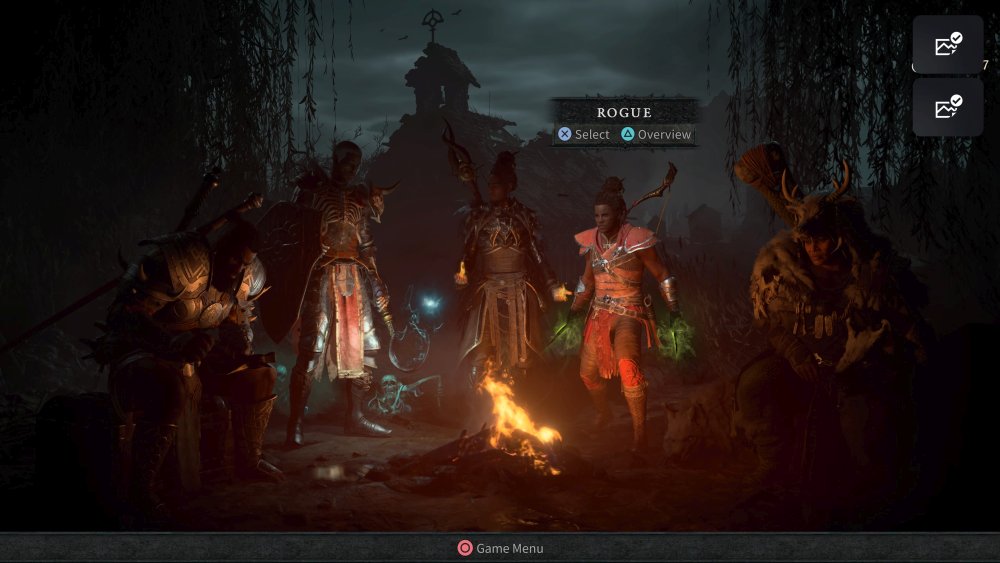Confirm Rogue with the Select option
1000x563 pixels.
pyautogui.click(x=584, y=134)
